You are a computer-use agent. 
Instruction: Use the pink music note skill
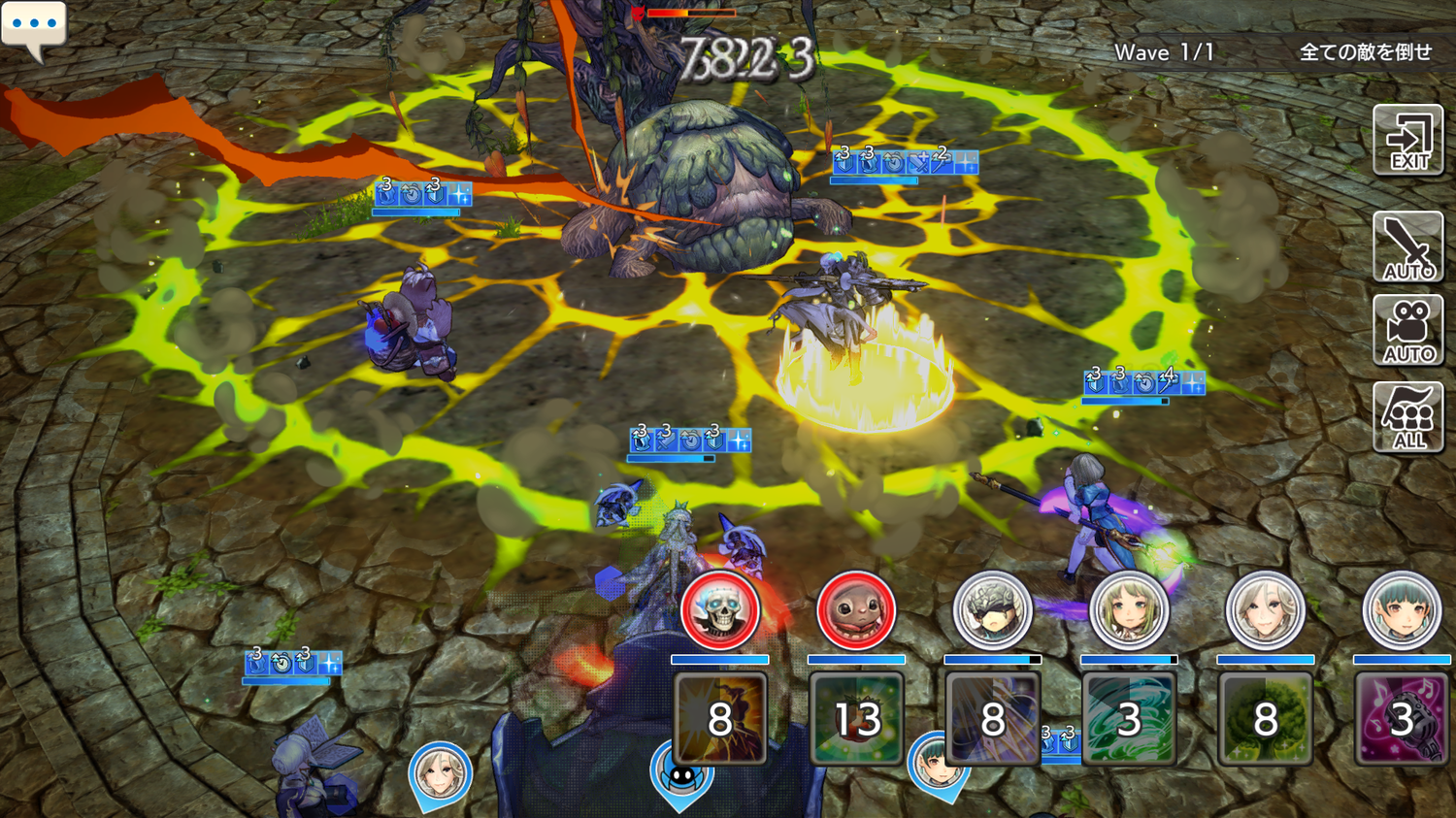[1401, 719]
